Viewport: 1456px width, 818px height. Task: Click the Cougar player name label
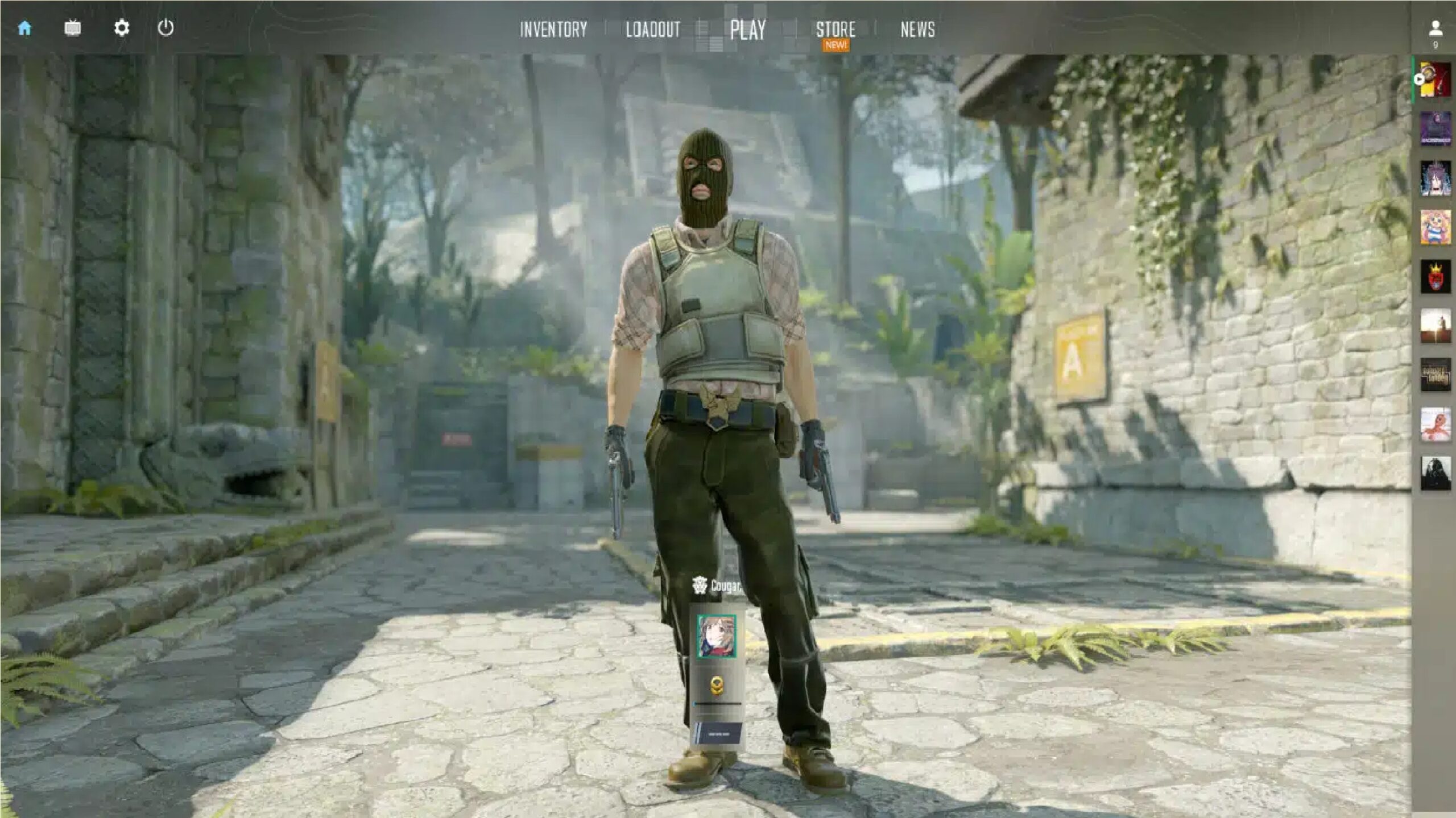(x=725, y=586)
